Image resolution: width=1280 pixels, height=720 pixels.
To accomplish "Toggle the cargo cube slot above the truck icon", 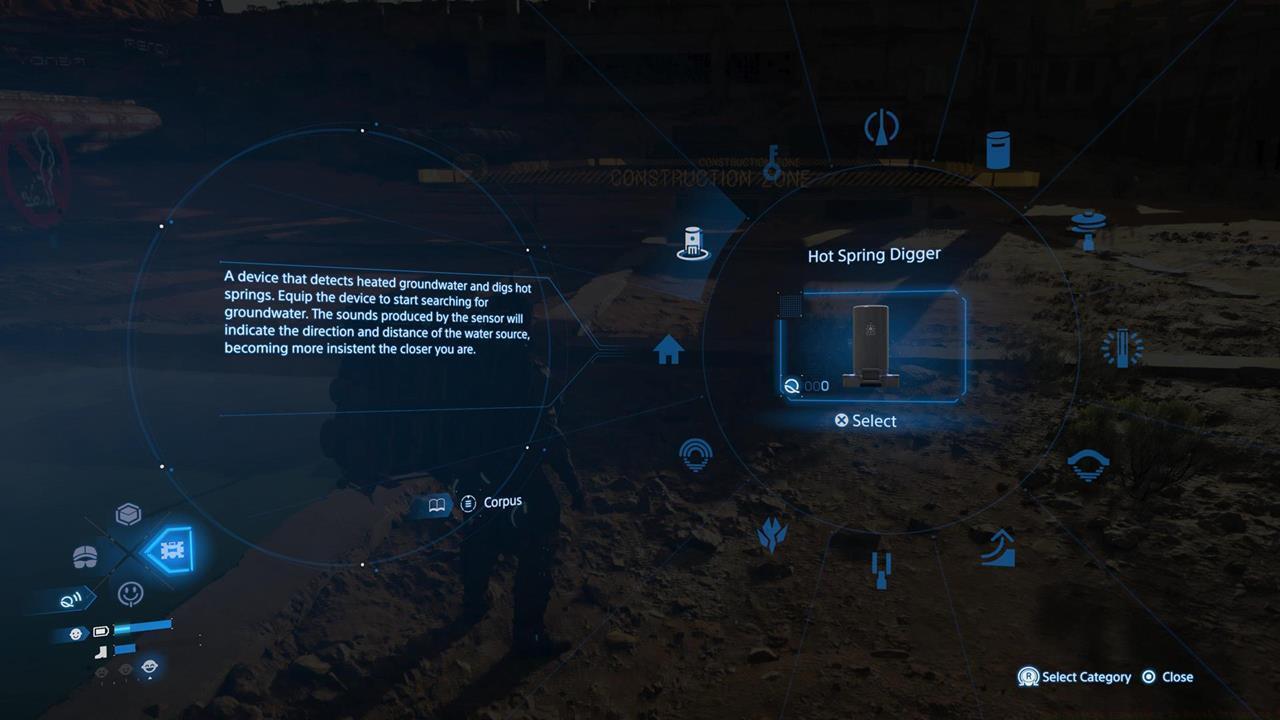I will 128,514.
